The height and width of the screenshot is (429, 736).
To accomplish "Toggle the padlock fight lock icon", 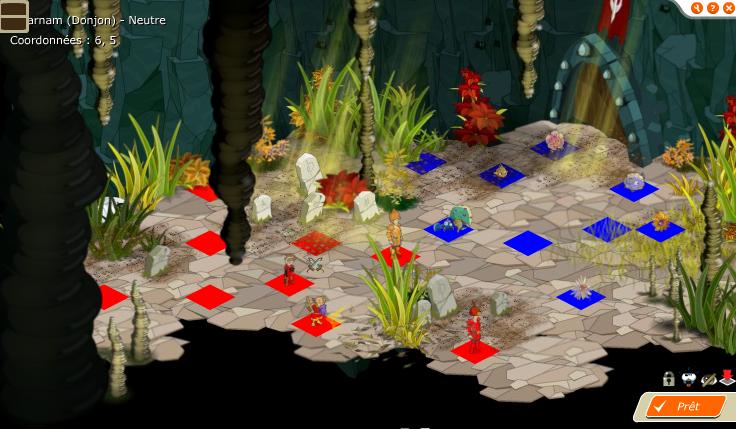I will (668, 379).
